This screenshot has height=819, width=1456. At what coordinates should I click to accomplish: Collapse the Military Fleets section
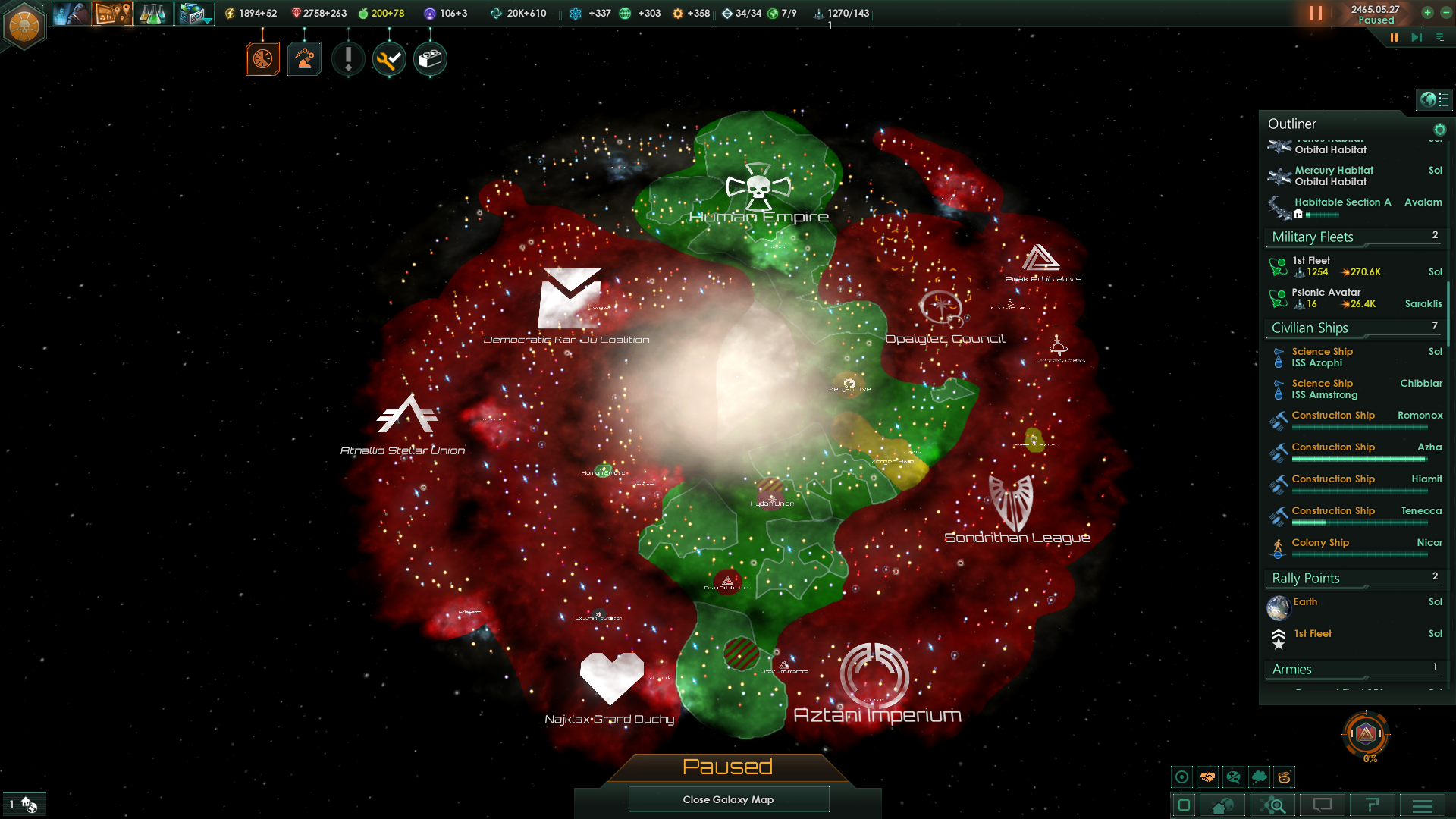(x=1311, y=237)
